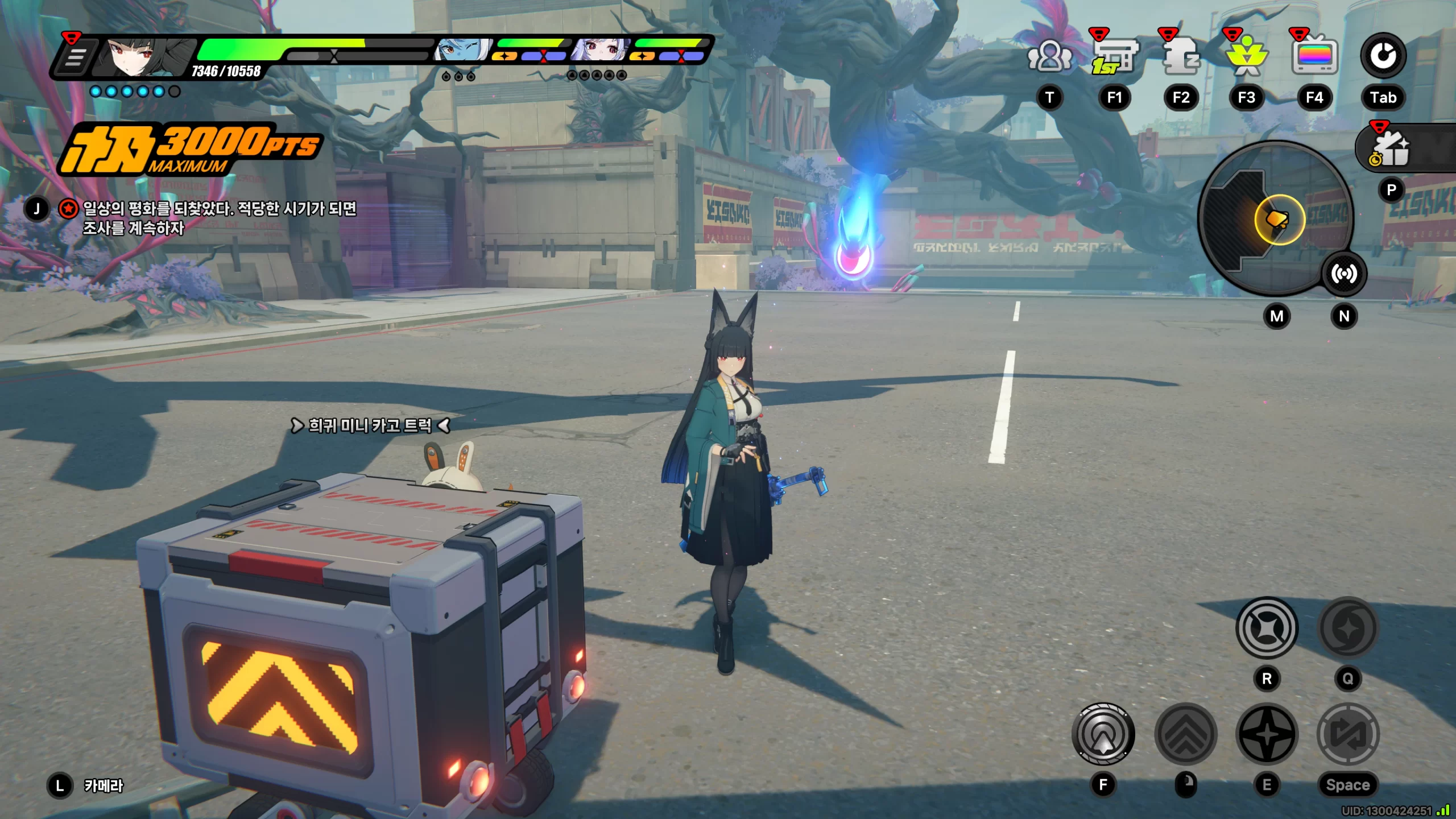The image size is (1456, 819).
Task: Switch to the blue-haired teammate portrait
Action: 461,51
